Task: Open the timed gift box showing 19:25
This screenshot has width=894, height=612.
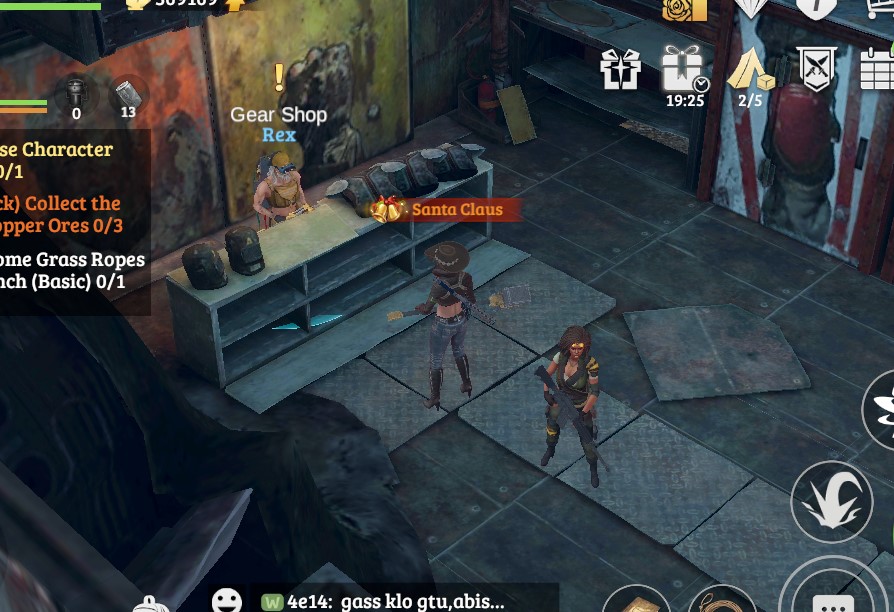Action: [x=683, y=69]
